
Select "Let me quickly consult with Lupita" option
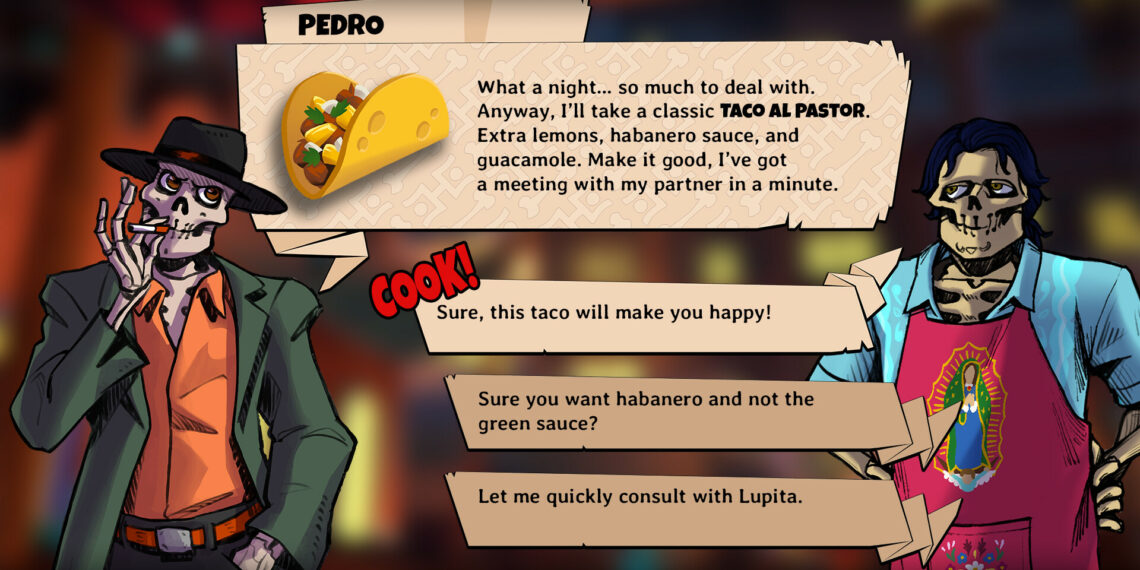click(640, 496)
